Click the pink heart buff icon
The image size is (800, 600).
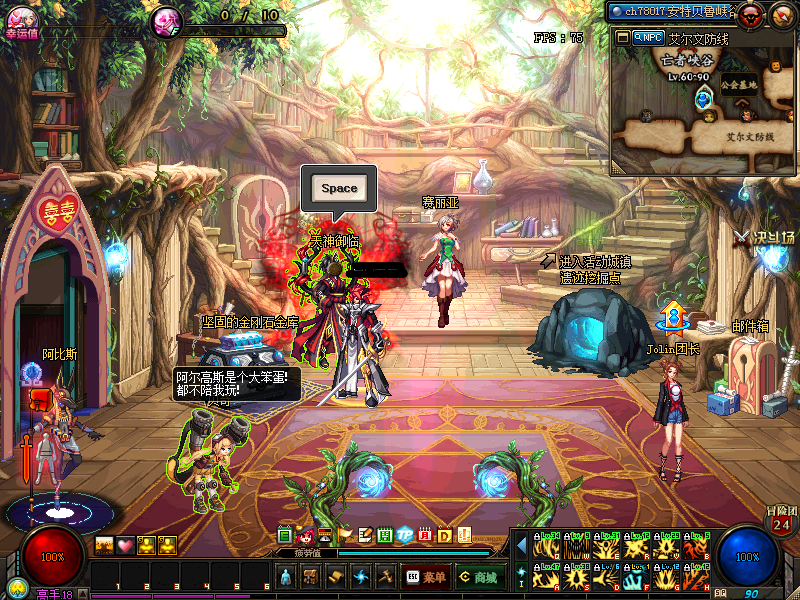(x=125, y=546)
